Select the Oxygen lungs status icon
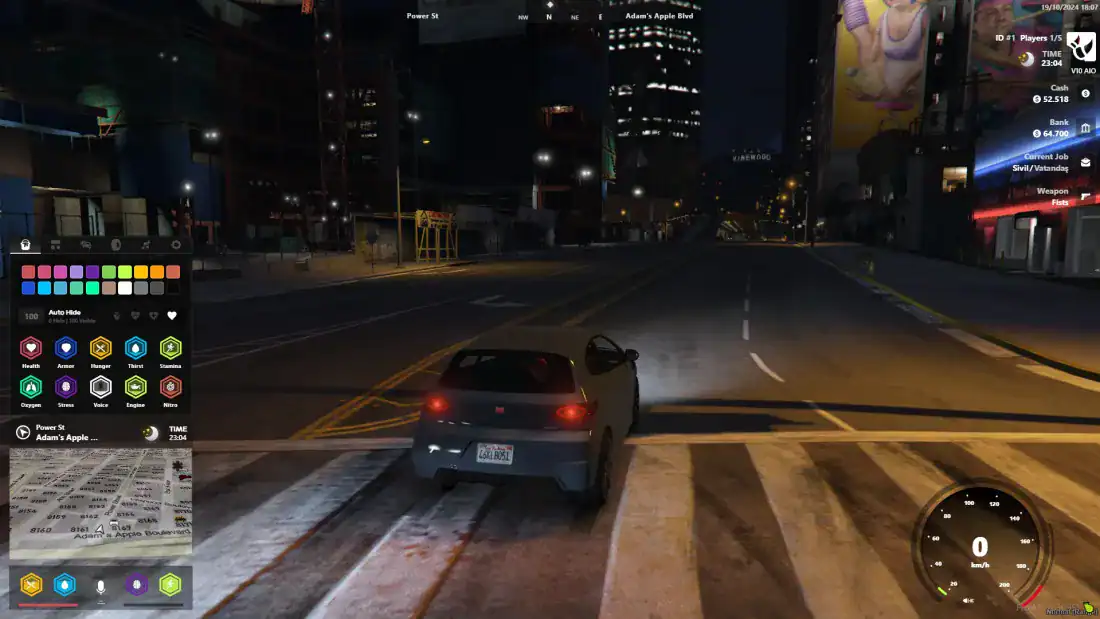Screen dimensions: 1100x619 coord(31,387)
